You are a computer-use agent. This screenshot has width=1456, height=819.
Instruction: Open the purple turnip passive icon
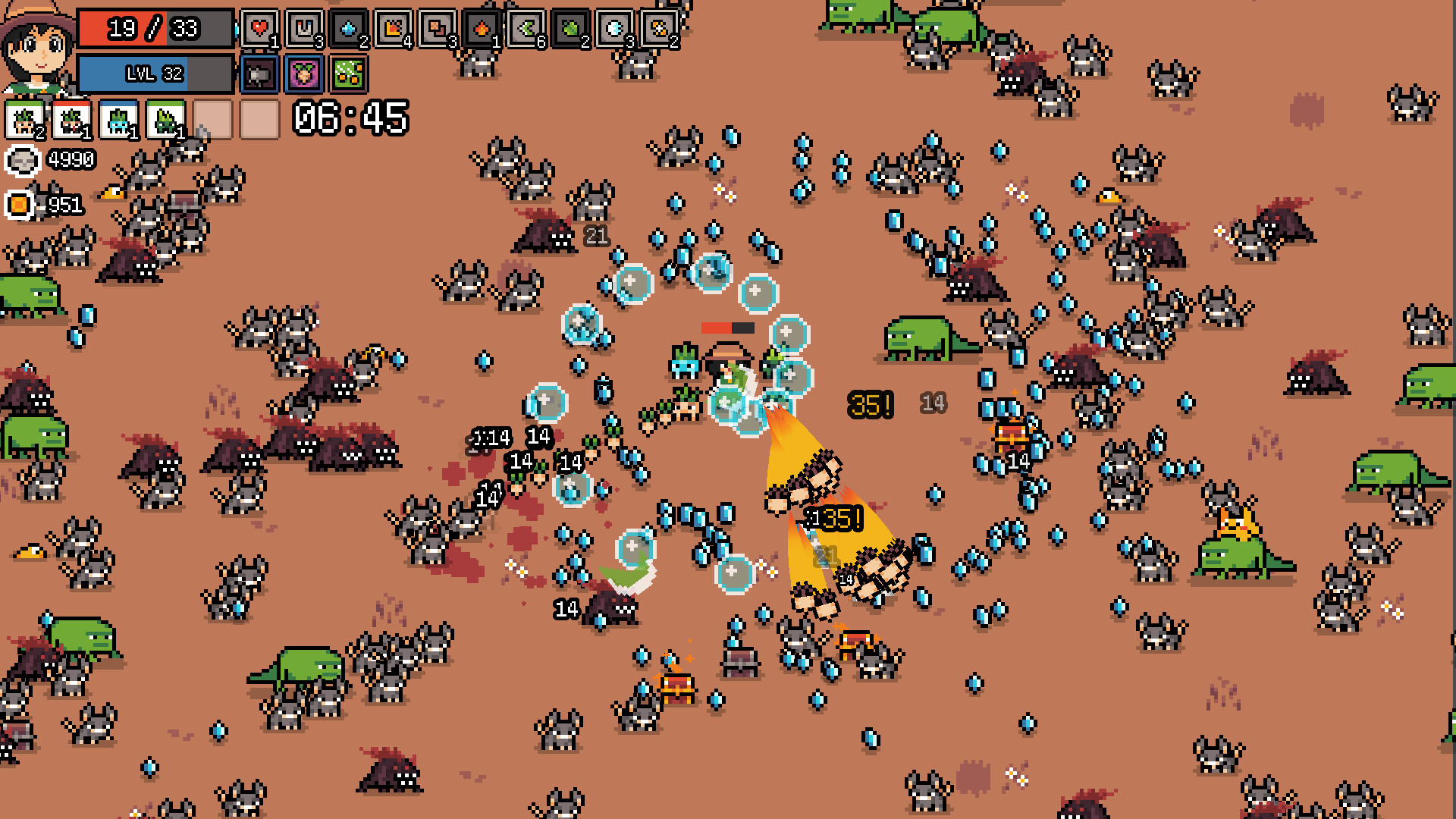[x=303, y=74]
